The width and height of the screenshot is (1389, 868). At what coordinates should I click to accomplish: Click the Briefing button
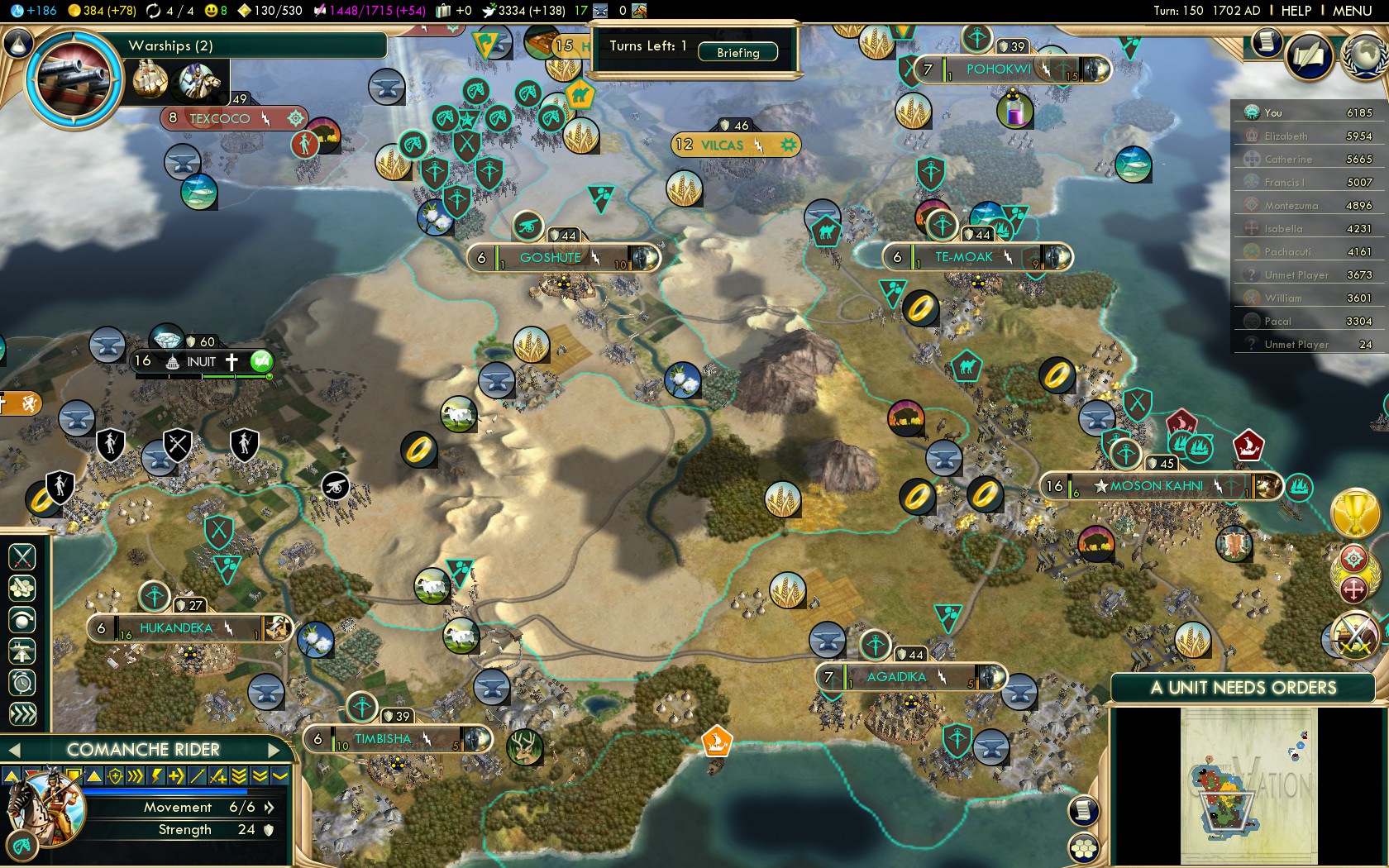pyautogui.click(x=737, y=52)
